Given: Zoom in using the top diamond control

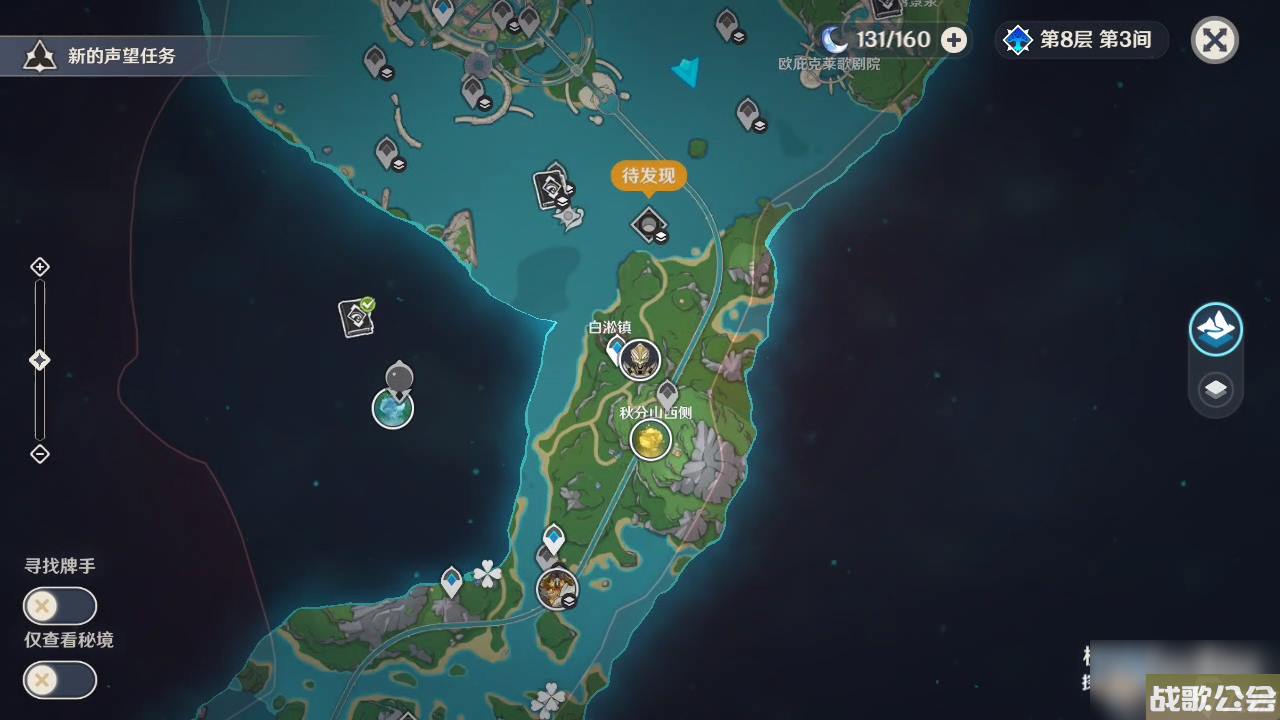Looking at the screenshot, I should tap(40, 266).
